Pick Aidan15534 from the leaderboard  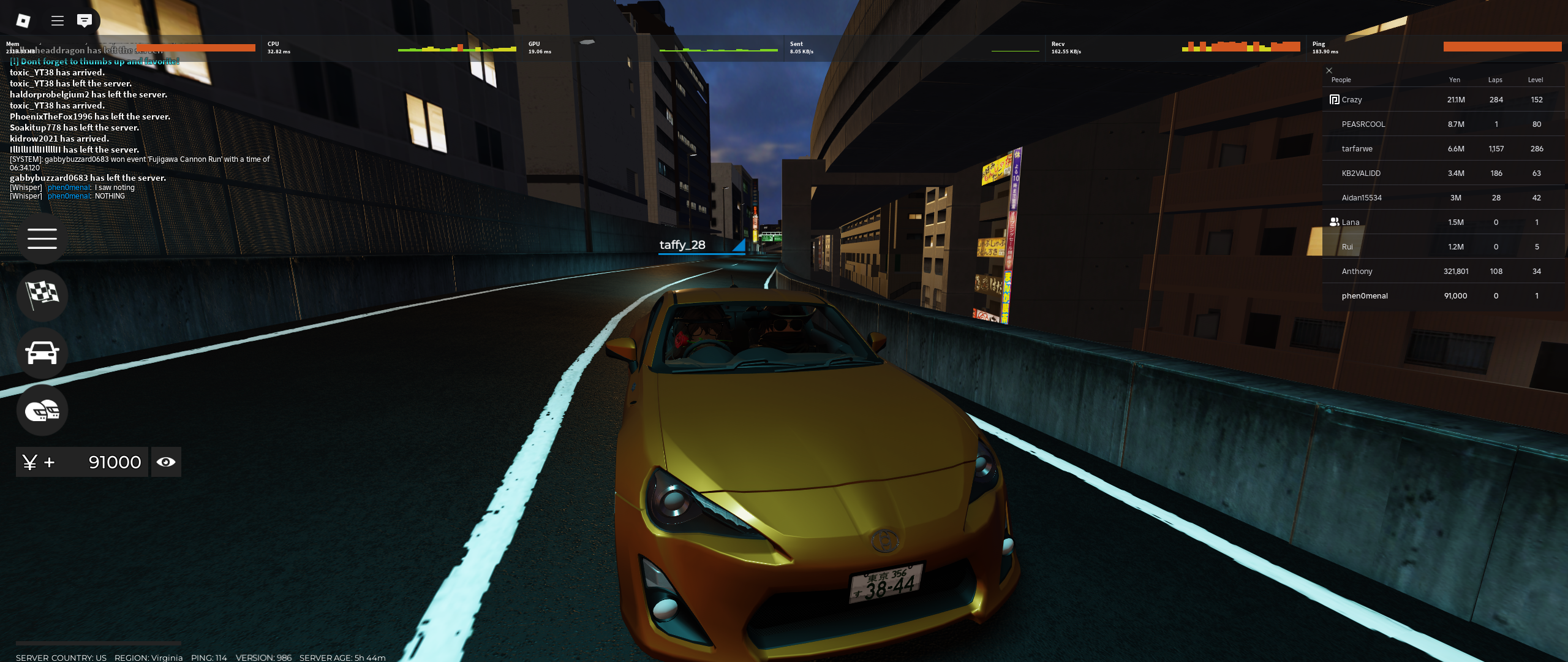1362,198
